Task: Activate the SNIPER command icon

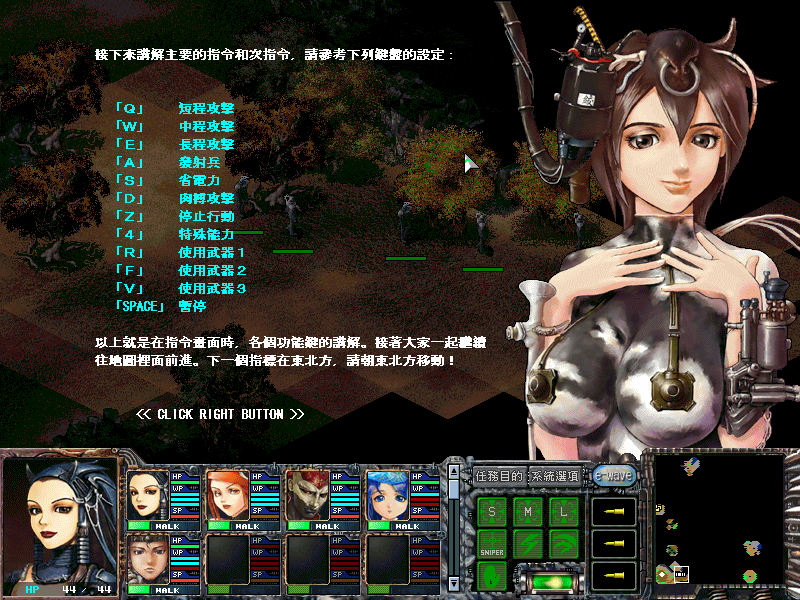Action: click(x=492, y=544)
